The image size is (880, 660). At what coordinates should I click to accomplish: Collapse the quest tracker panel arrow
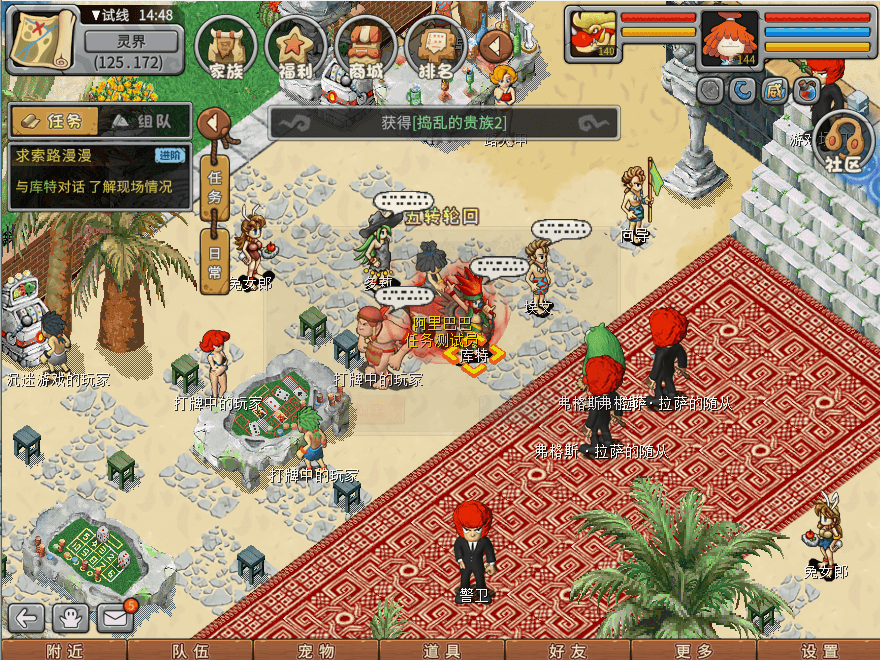click(213, 123)
